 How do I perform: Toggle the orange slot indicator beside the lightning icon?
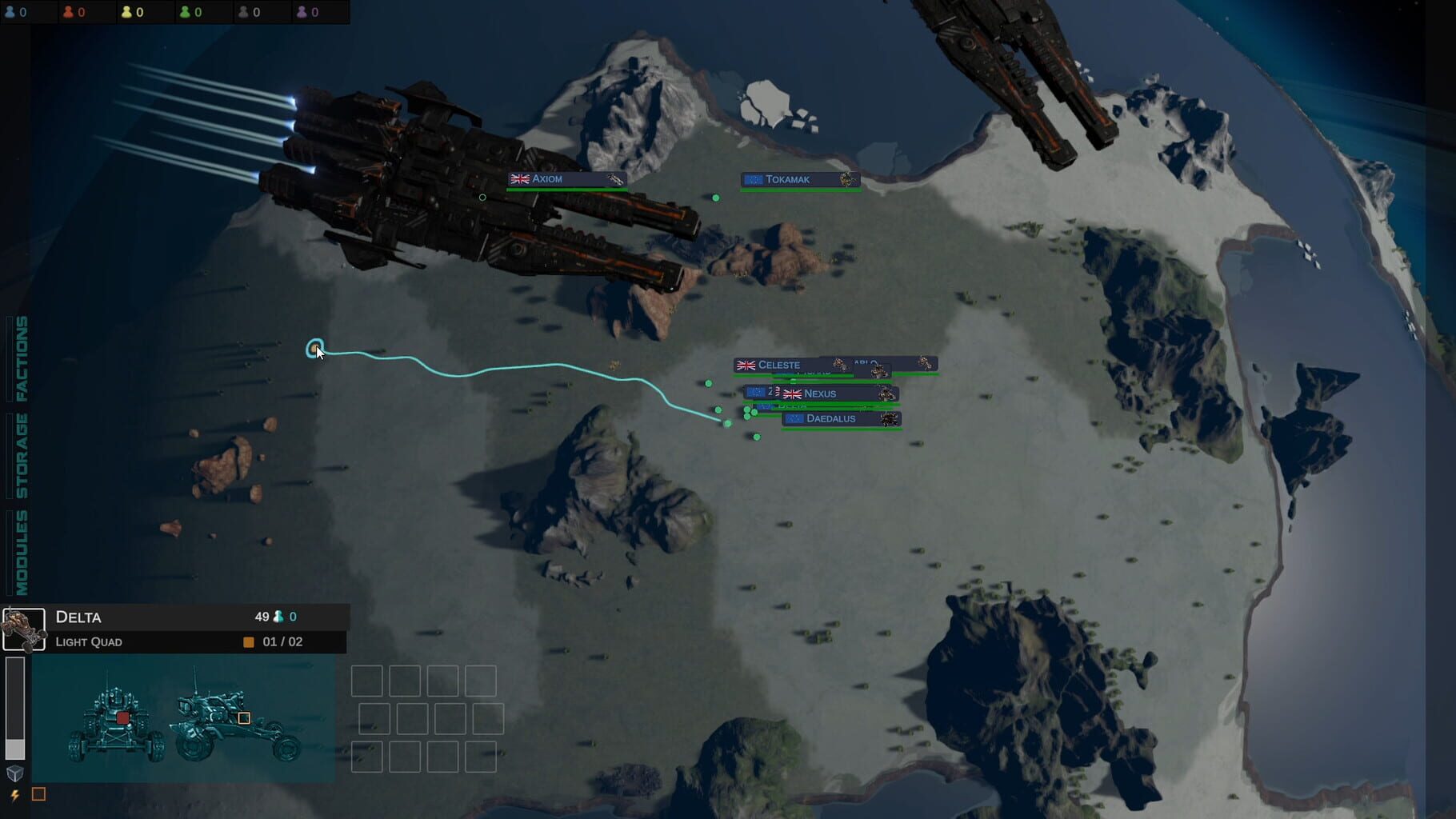(x=38, y=794)
